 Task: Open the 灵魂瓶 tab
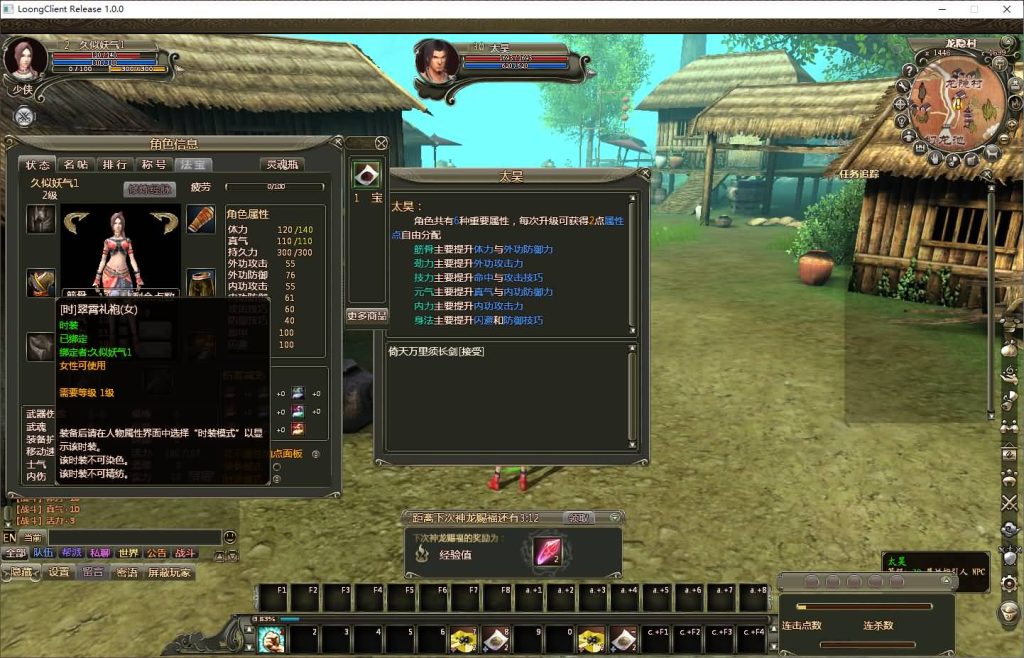click(281, 165)
